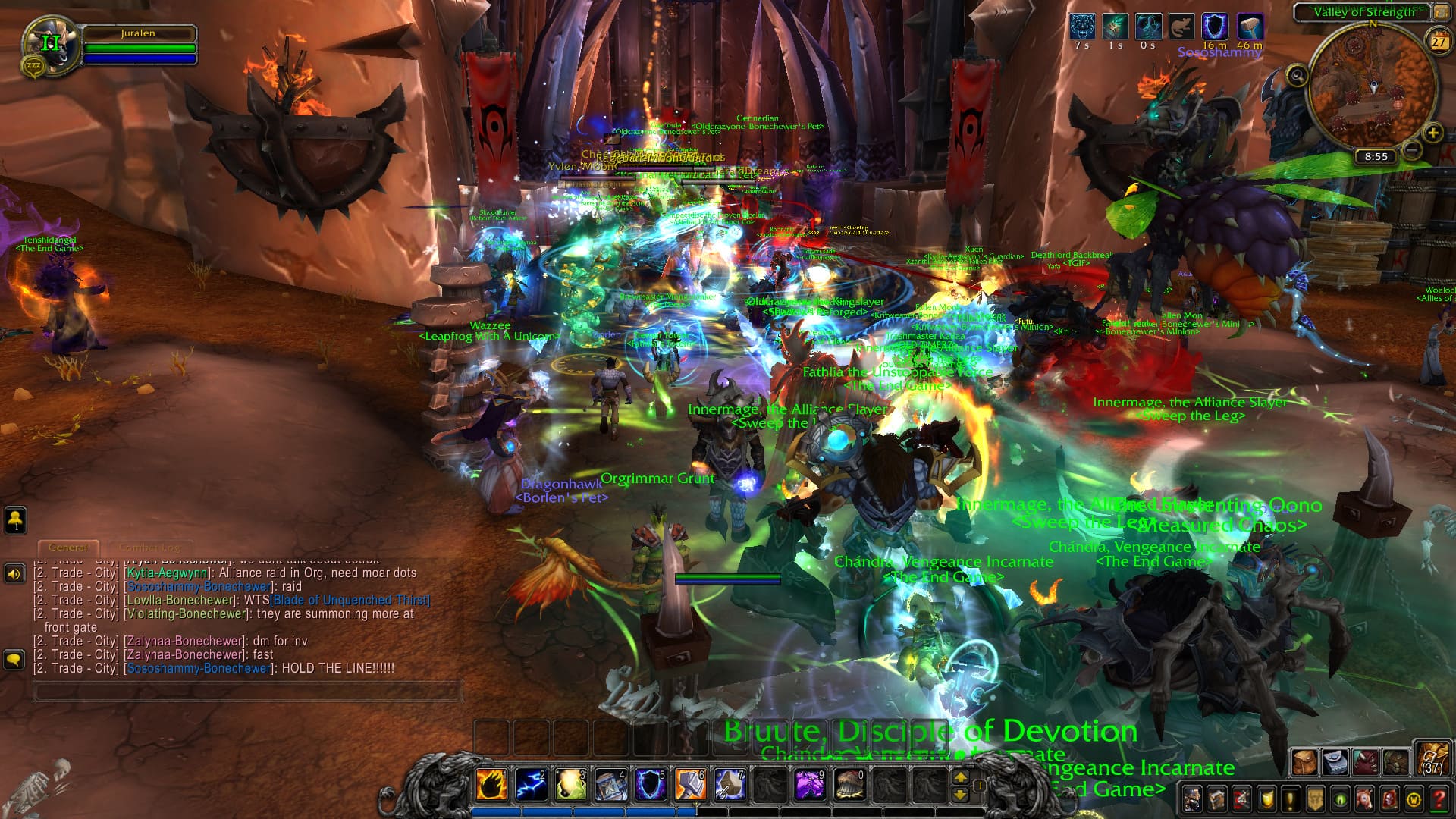Cast the fire spell in slot 1

point(491,784)
